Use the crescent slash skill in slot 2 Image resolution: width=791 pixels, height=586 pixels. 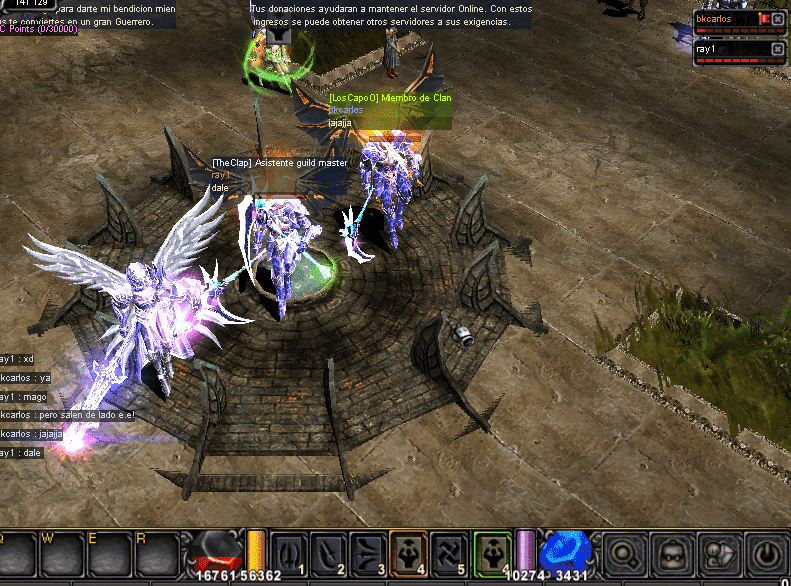327,552
